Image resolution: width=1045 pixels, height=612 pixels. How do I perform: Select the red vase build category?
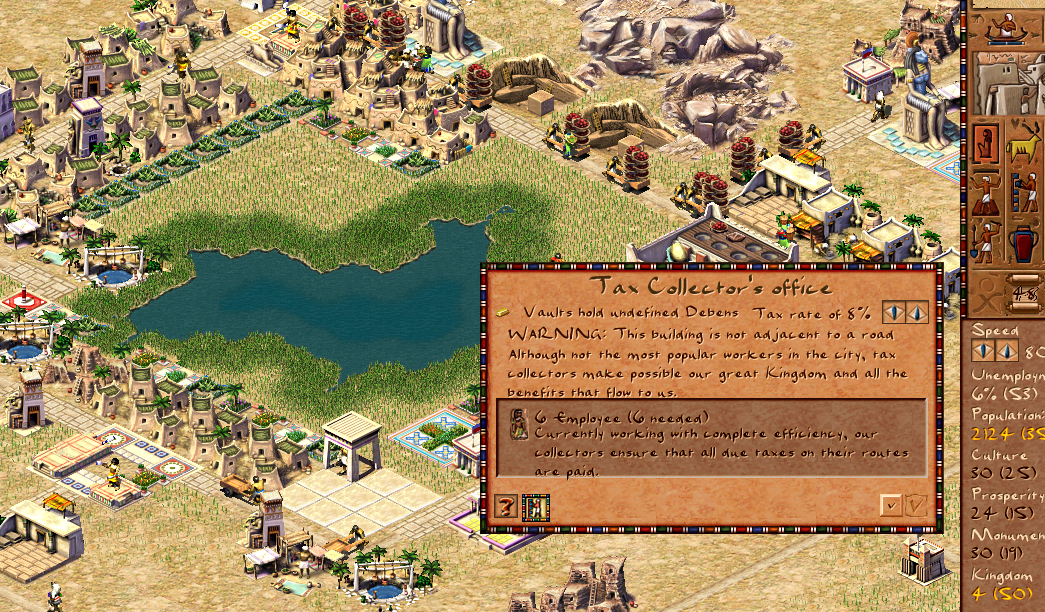(x=1024, y=241)
